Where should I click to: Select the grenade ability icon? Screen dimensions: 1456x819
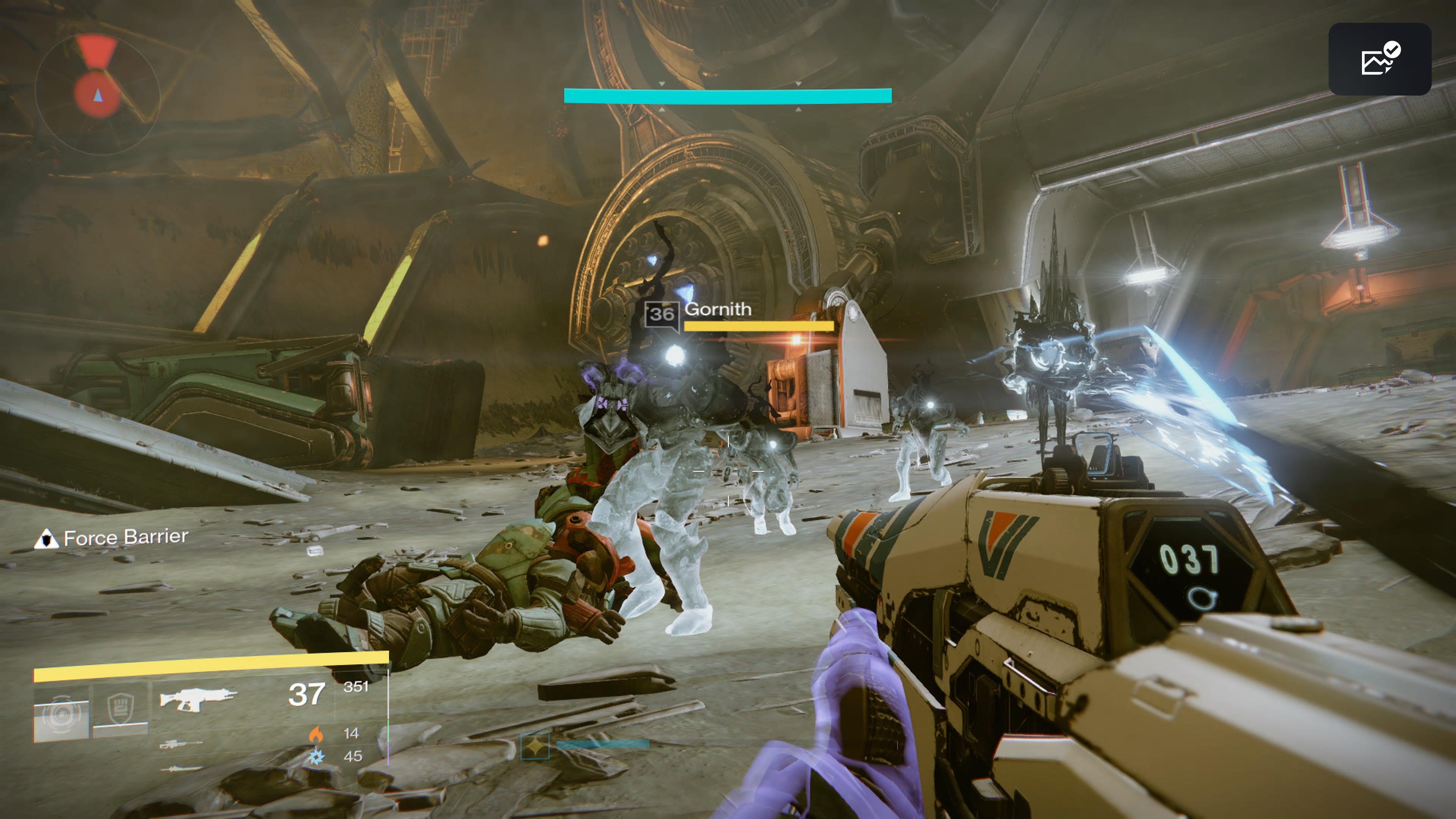[x=61, y=713]
